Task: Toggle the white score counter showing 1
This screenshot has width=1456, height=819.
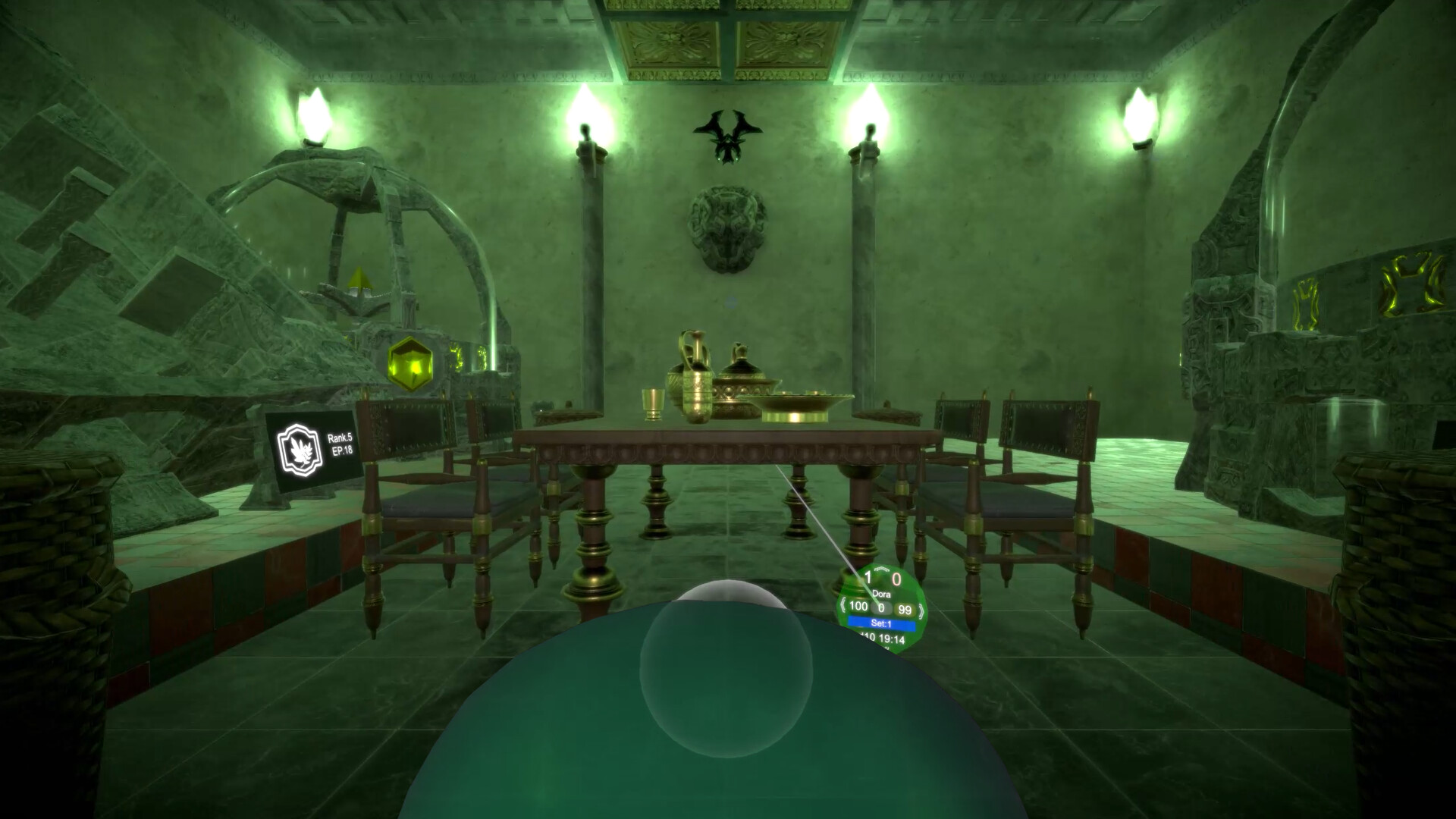Action: [868, 576]
